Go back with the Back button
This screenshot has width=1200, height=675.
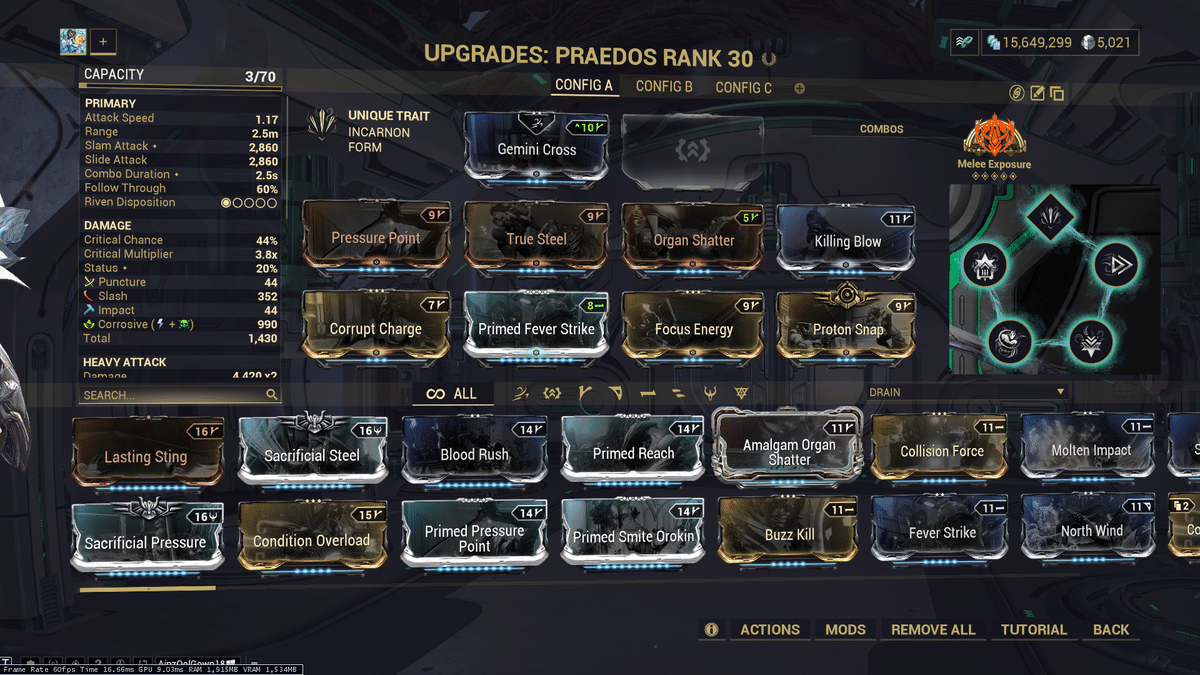click(1110, 630)
